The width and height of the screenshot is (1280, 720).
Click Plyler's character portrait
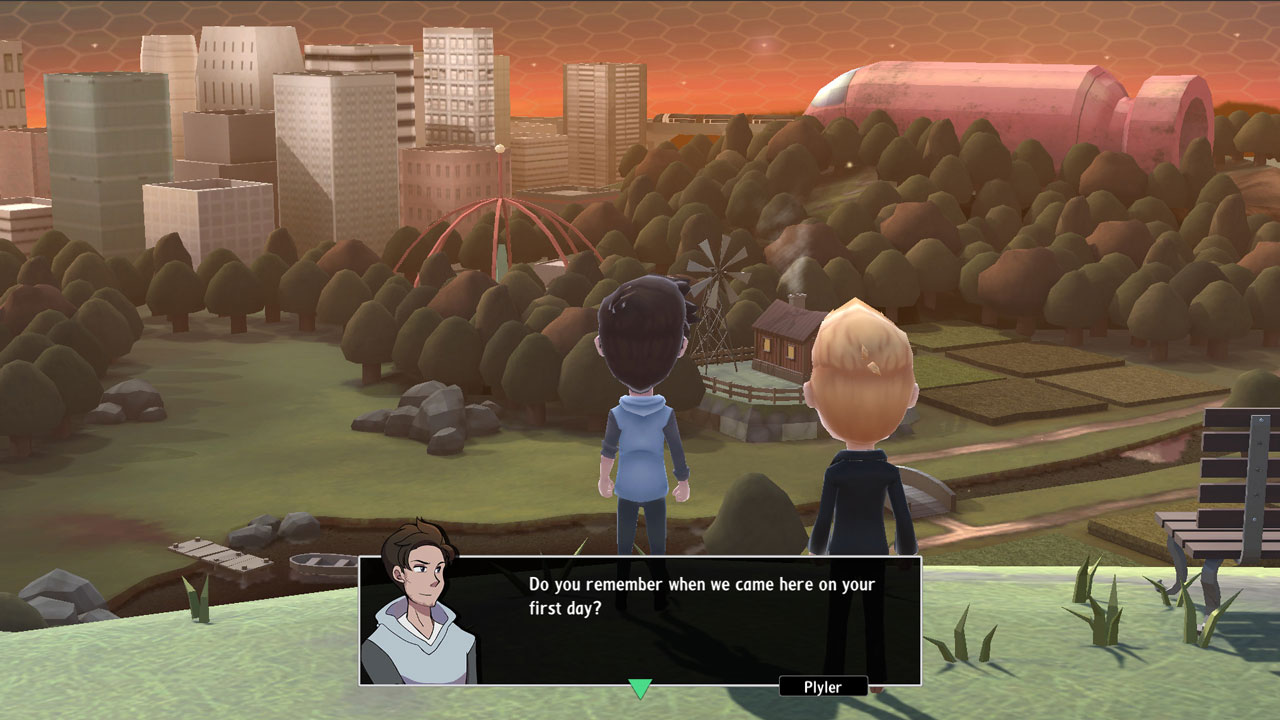(x=420, y=610)
